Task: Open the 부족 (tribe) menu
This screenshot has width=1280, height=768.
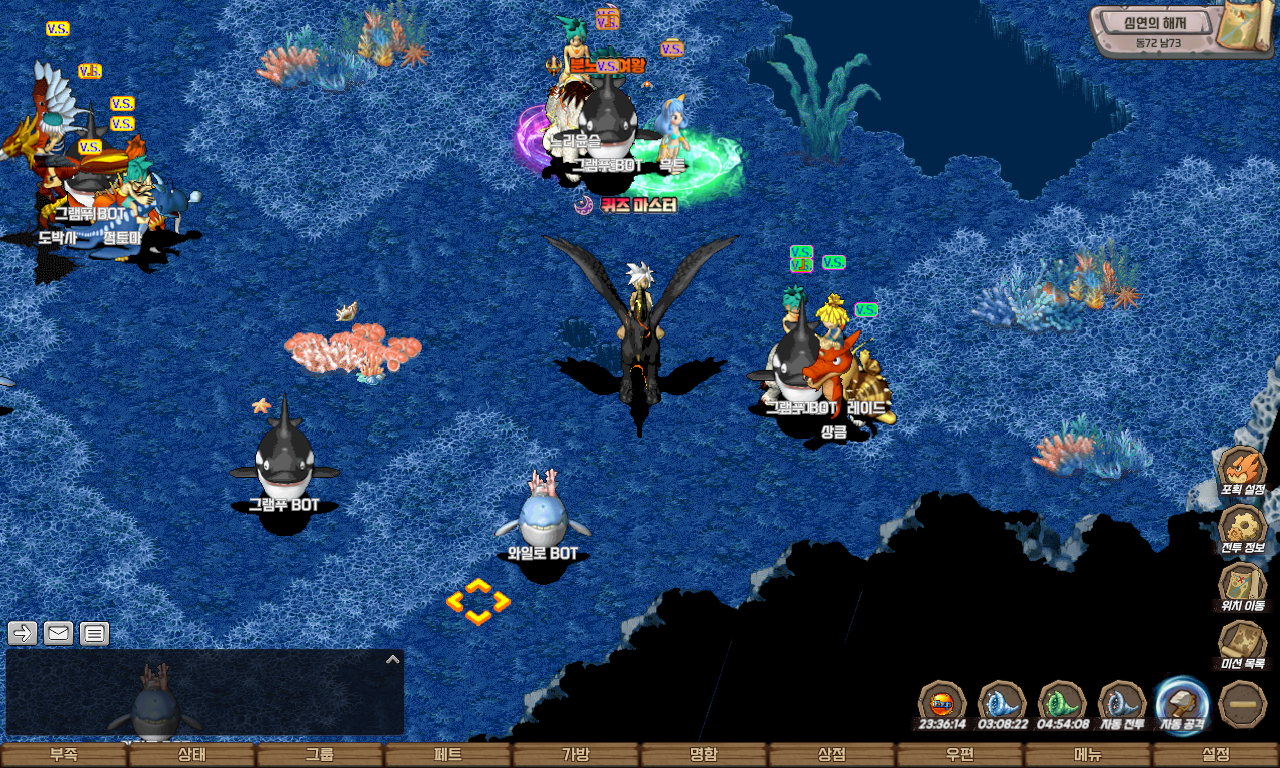Action: coord(64,755)
